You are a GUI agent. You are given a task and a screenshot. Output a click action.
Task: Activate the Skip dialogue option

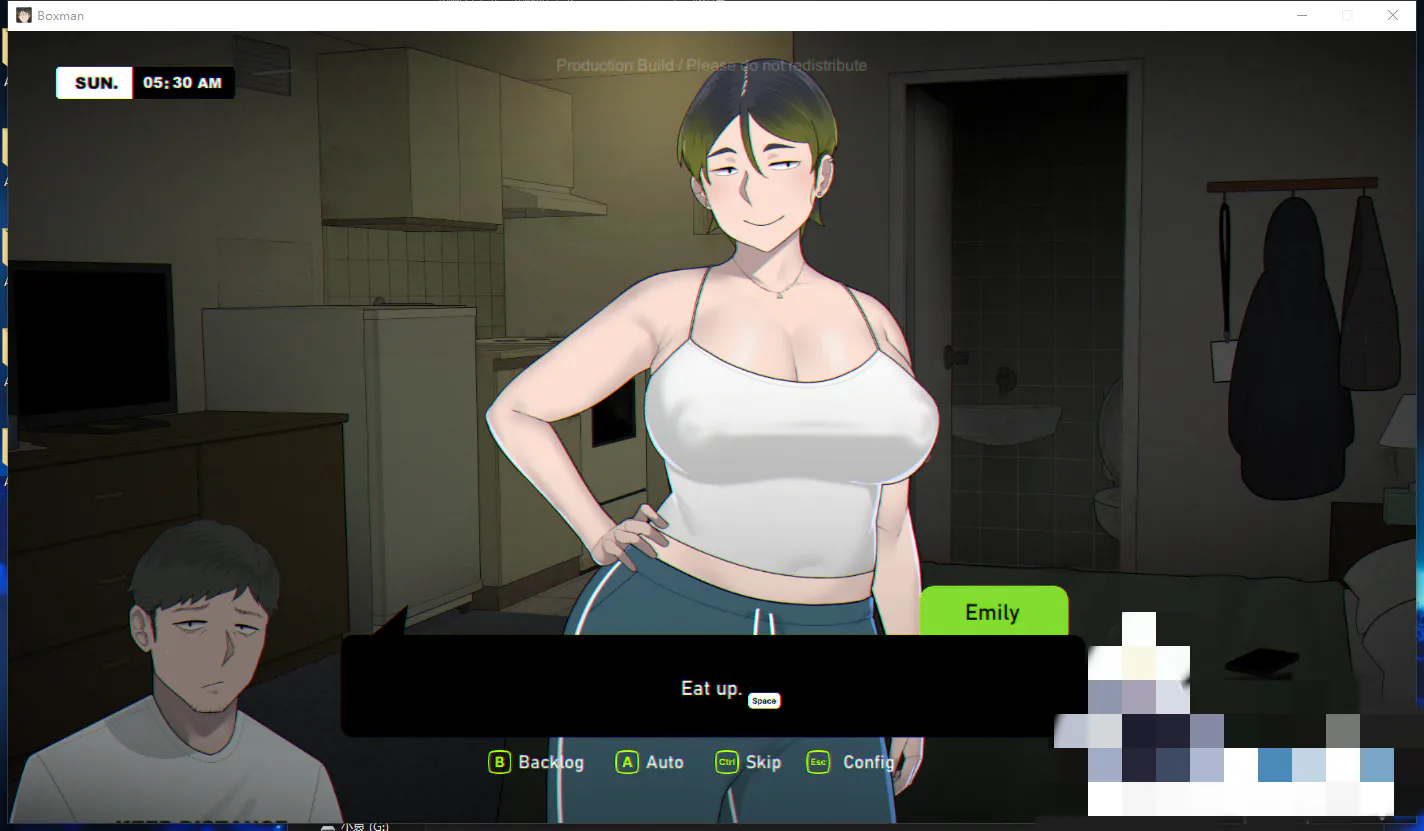pos(749,762)
